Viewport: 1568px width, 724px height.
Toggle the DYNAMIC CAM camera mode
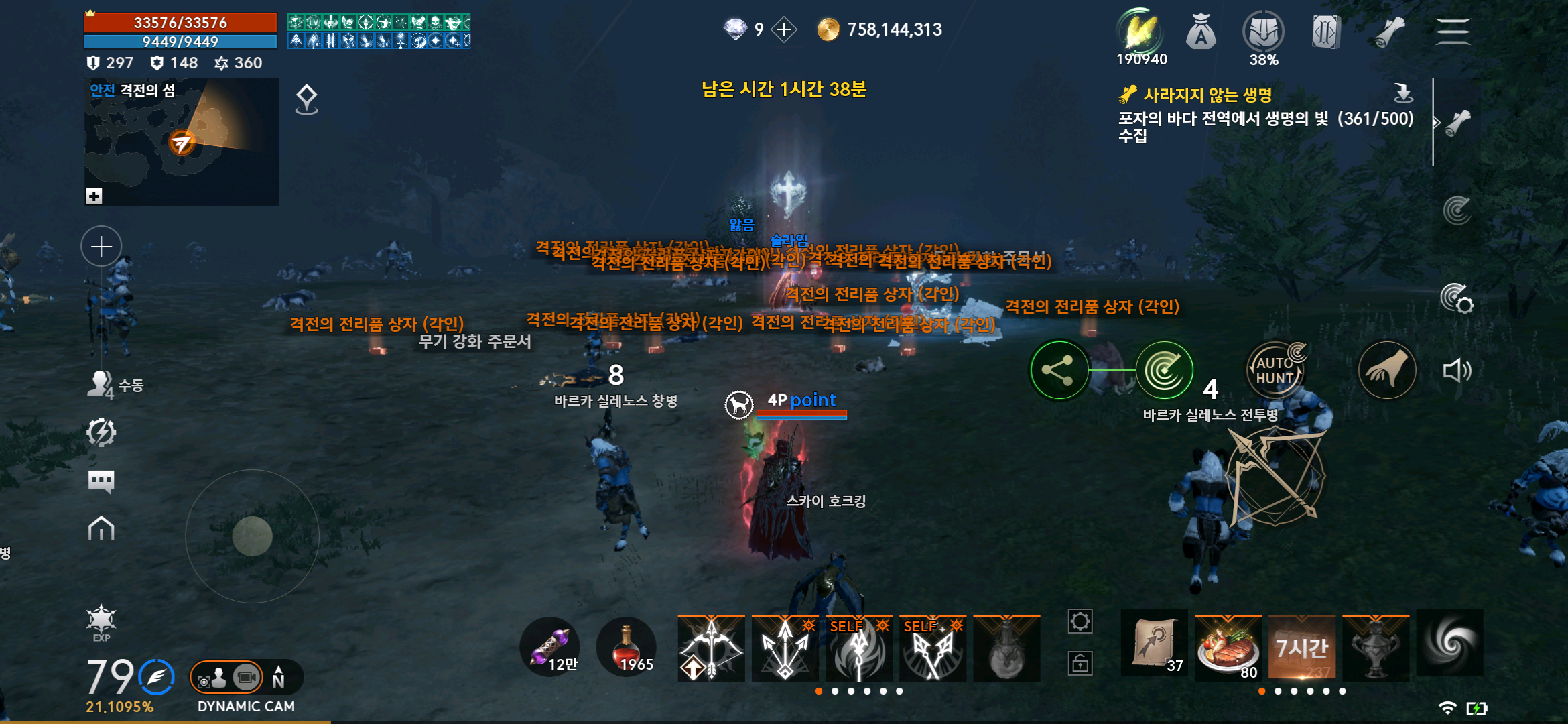point(246,678)
